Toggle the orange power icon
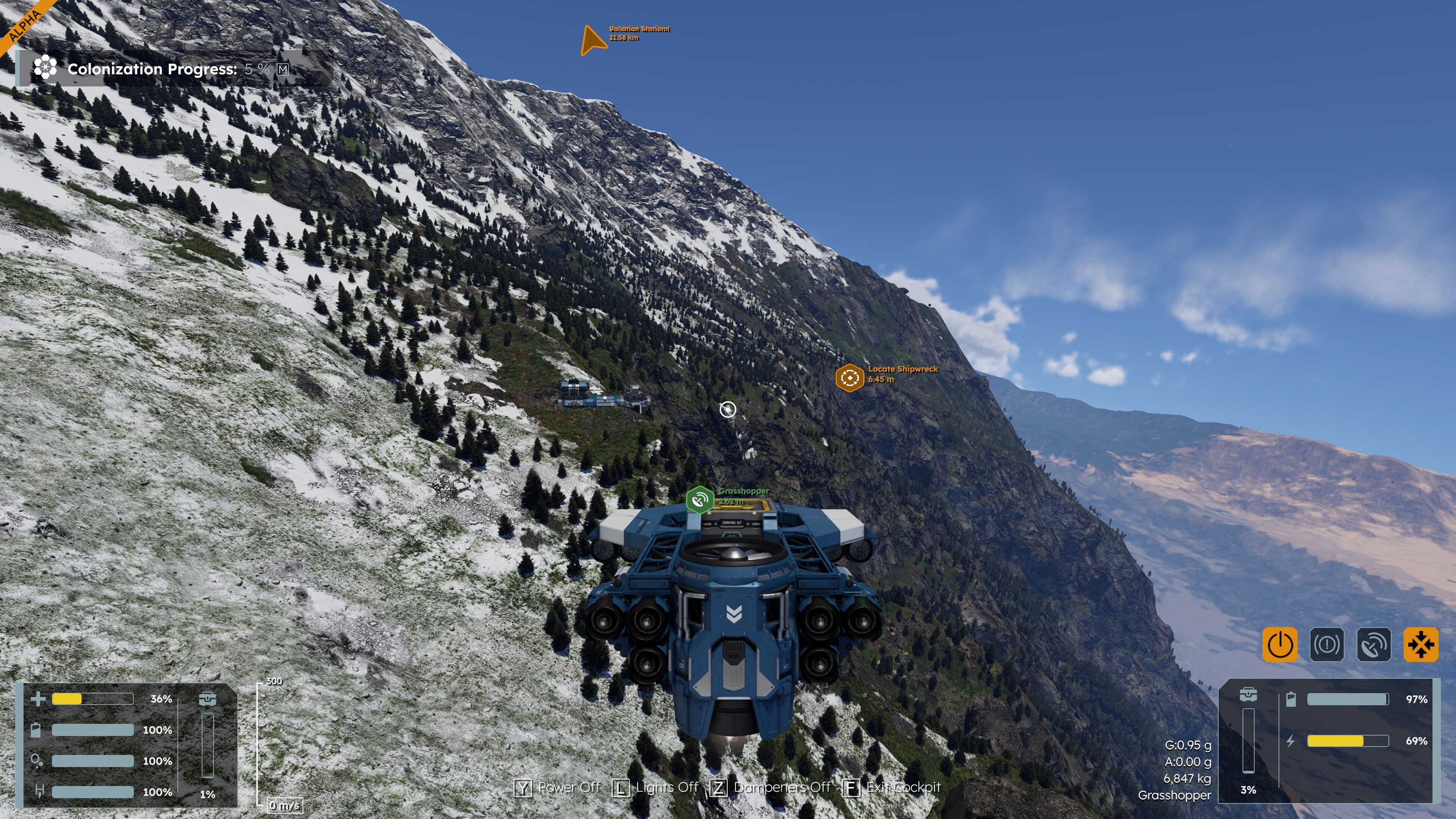 coord(1280,644)
